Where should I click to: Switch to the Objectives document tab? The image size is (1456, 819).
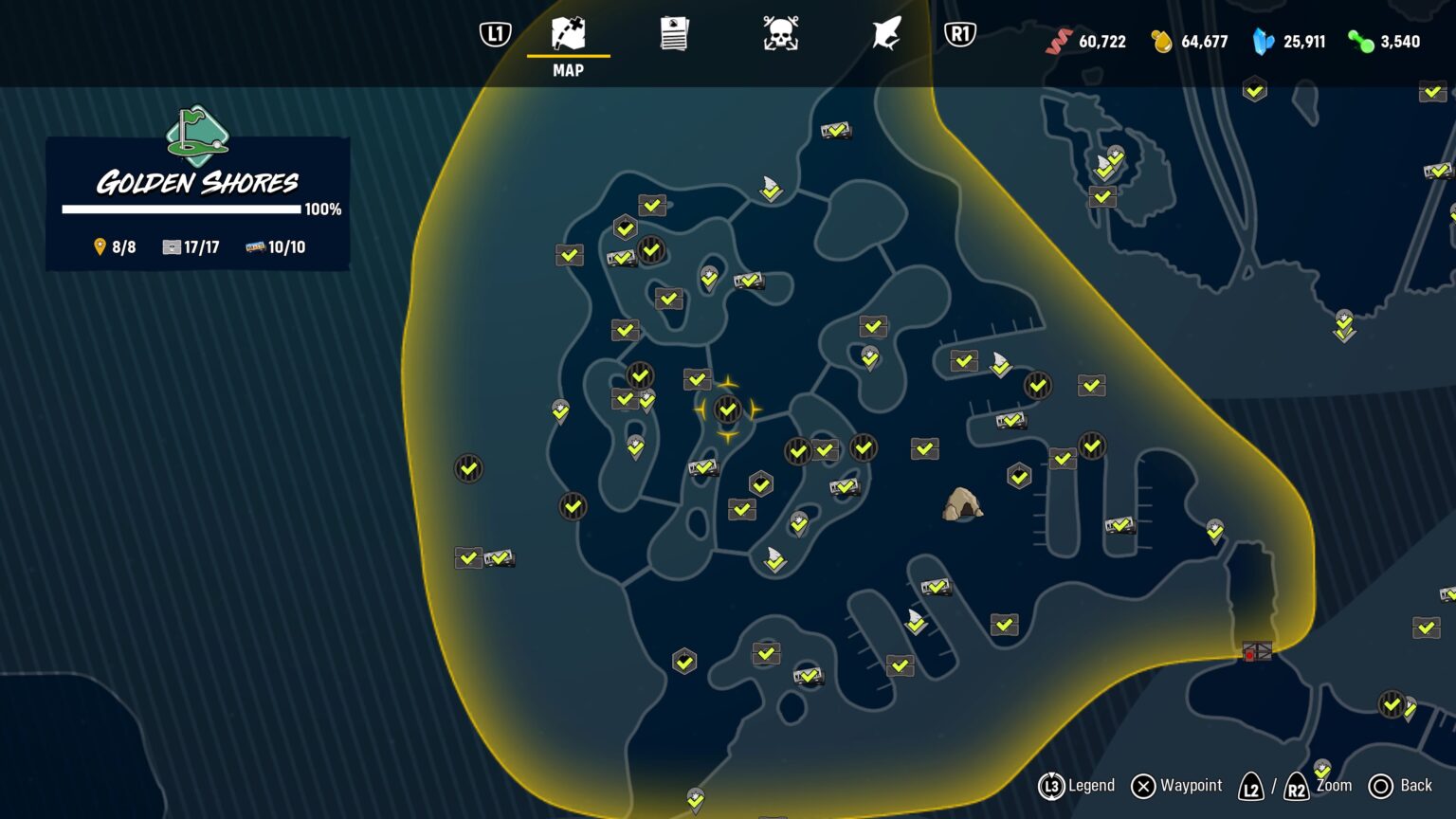pos(674,34)
